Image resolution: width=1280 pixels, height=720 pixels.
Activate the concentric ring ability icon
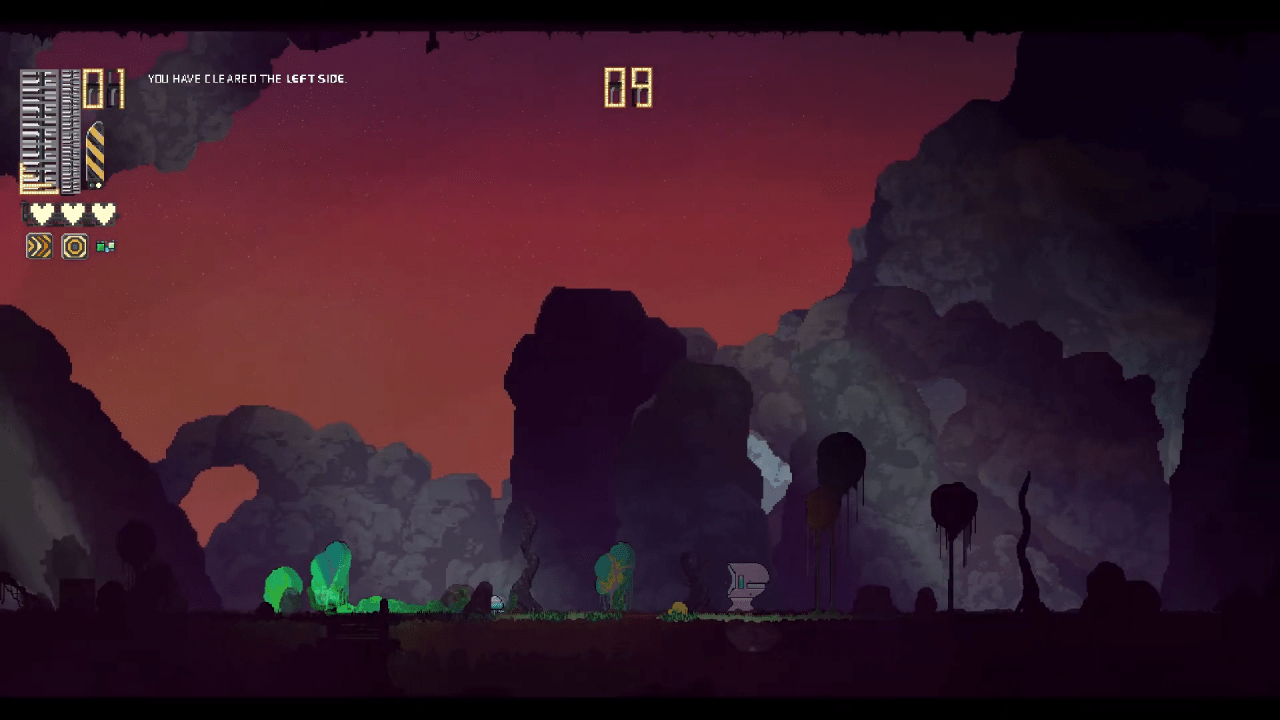[x=74, y=246]
